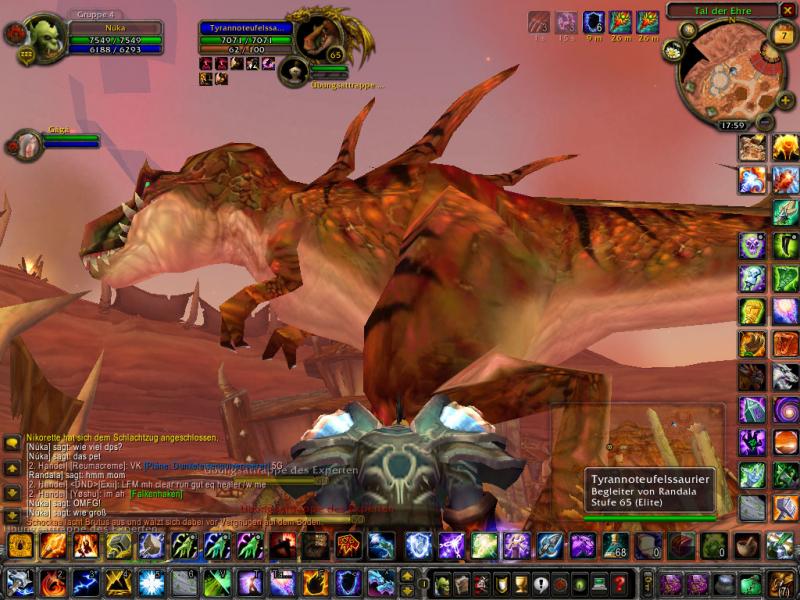Zoom out on the minimap
The height and width of the screenshot is (600, 800).
(x=765, y=122)
